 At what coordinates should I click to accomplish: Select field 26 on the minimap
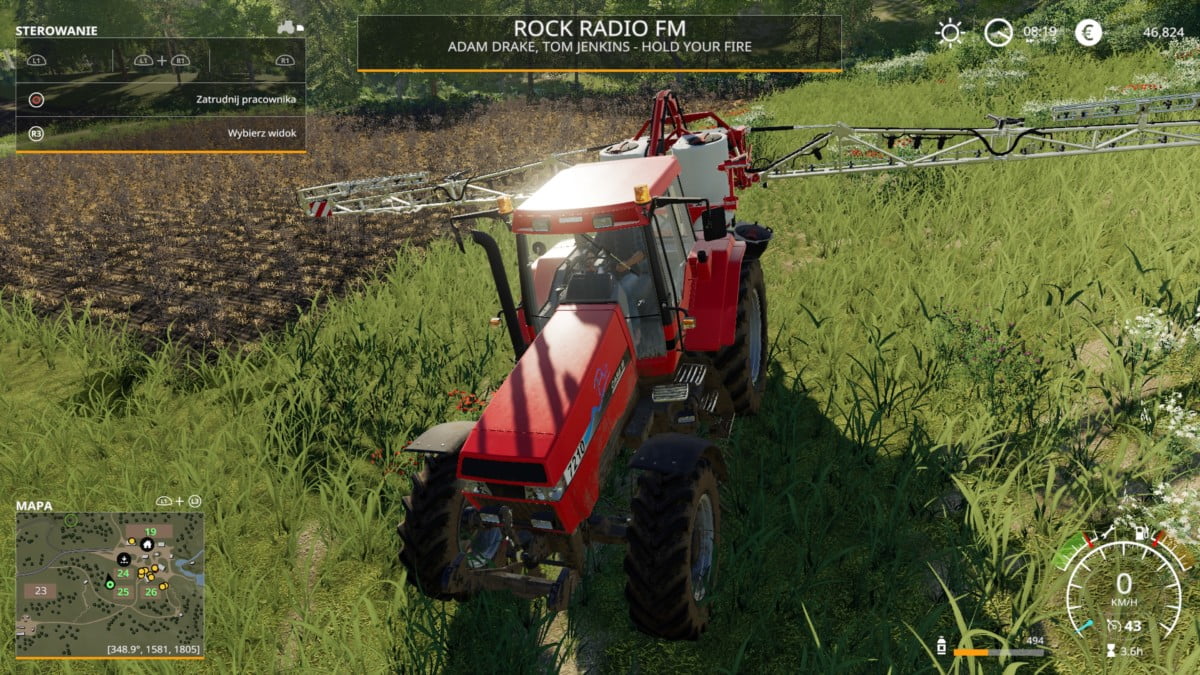[x=150, y=591]
